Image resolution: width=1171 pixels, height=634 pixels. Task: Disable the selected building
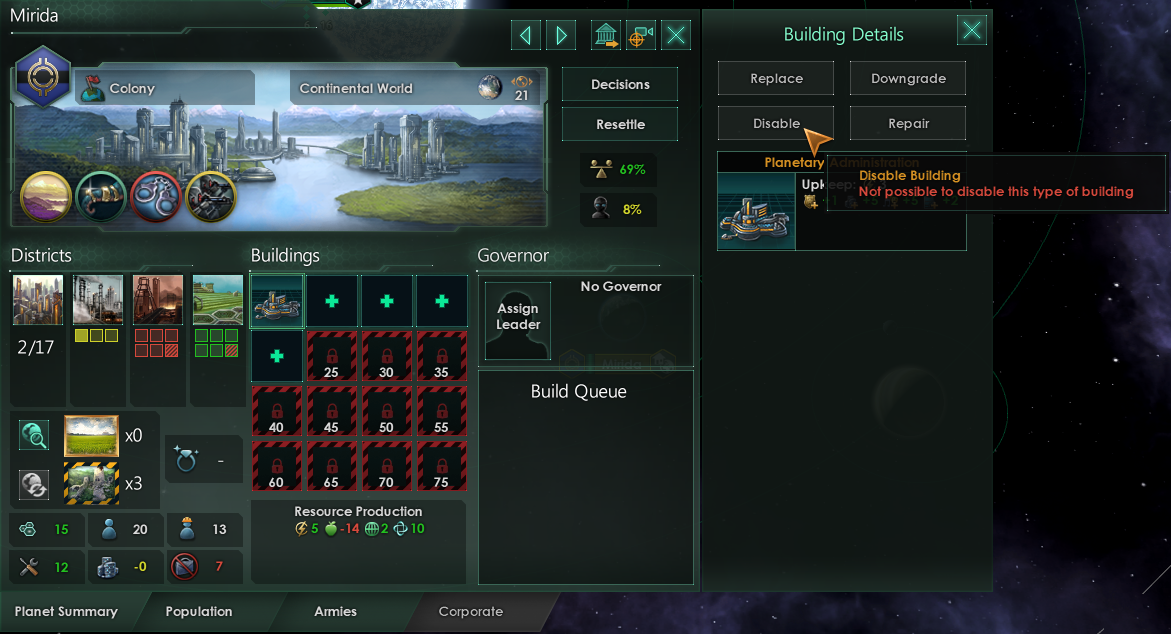(x=776, y=124)
